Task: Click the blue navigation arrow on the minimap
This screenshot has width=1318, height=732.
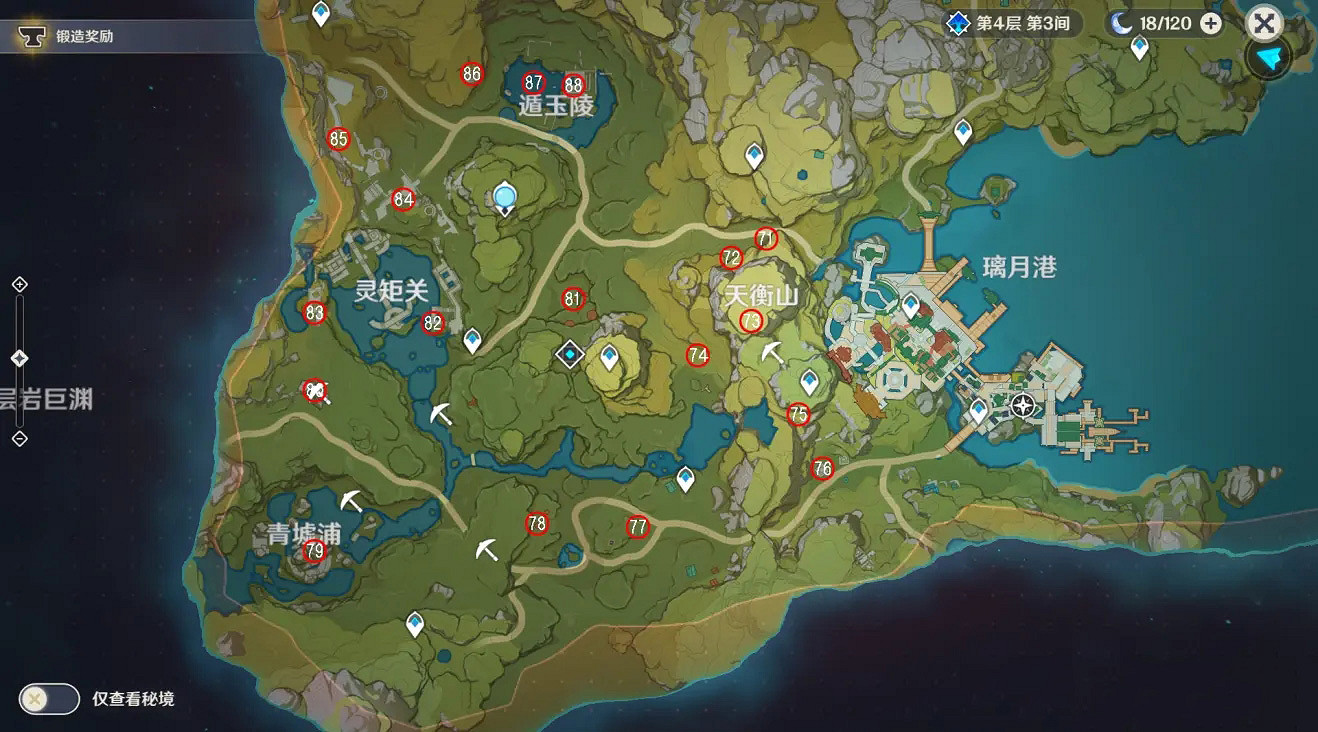Action: 1267,60
